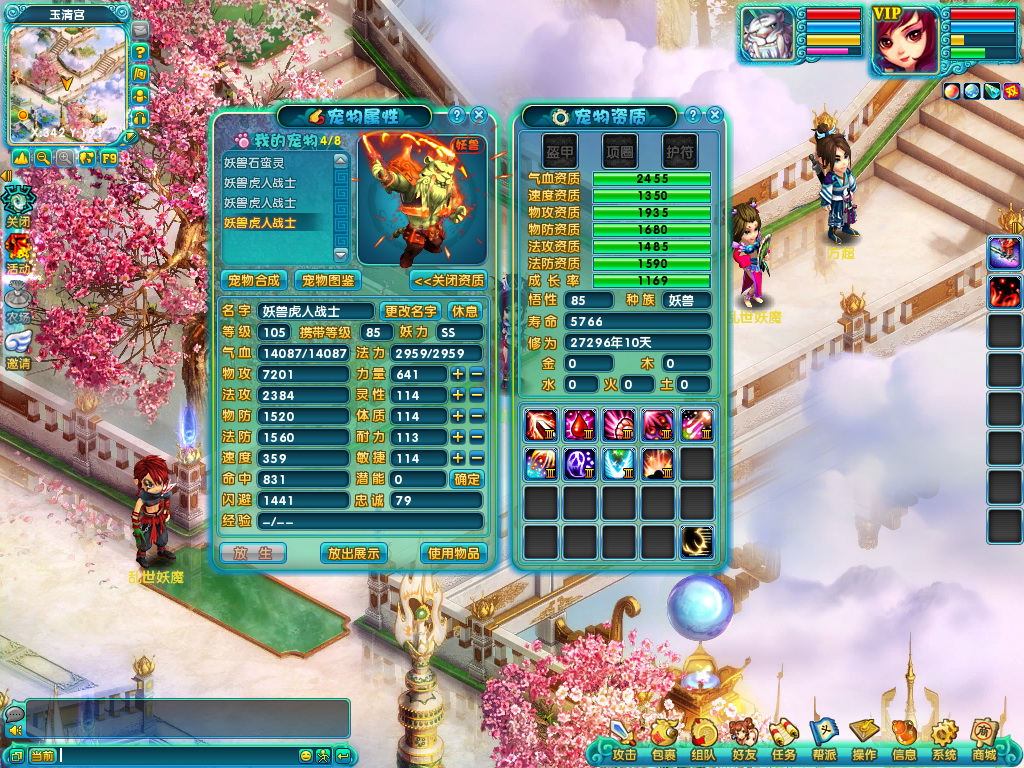Open the 包裹 bag from the bottom bar
The image size is (1024, 768).
click(663, 743)
